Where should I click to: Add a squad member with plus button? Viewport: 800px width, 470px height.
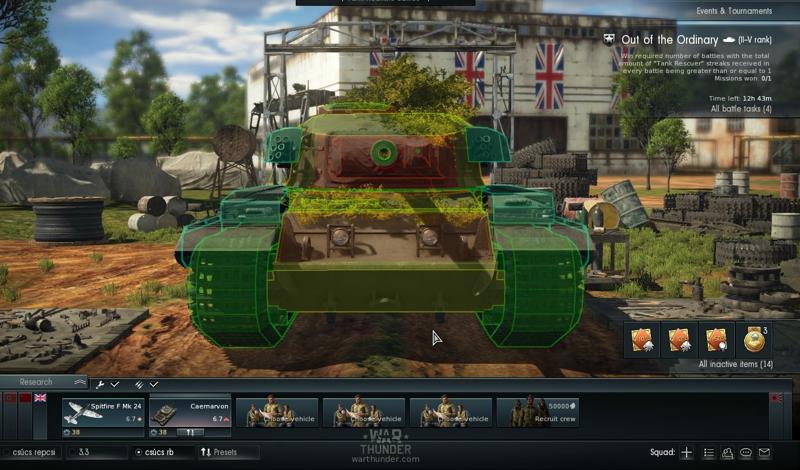(686, 453)
